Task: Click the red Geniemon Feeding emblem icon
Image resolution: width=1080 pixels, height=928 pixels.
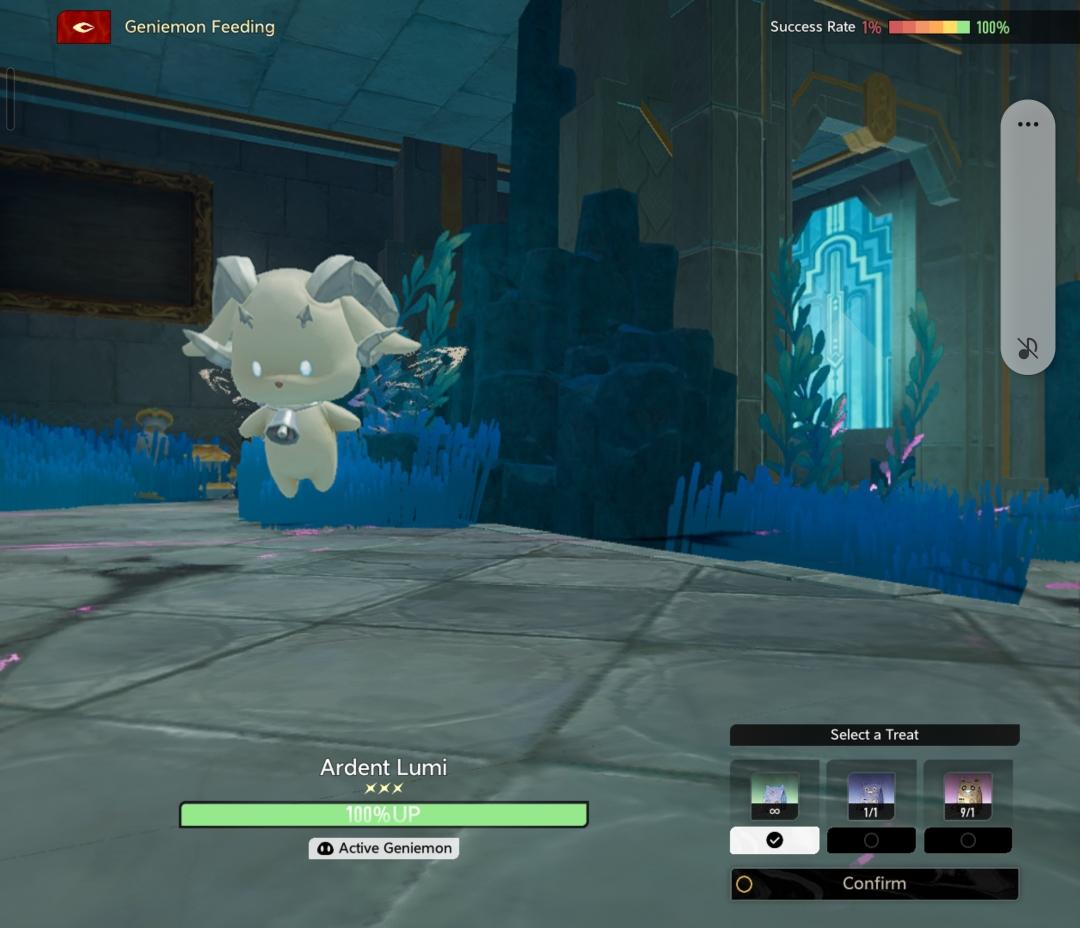Action: coord(84,27)
